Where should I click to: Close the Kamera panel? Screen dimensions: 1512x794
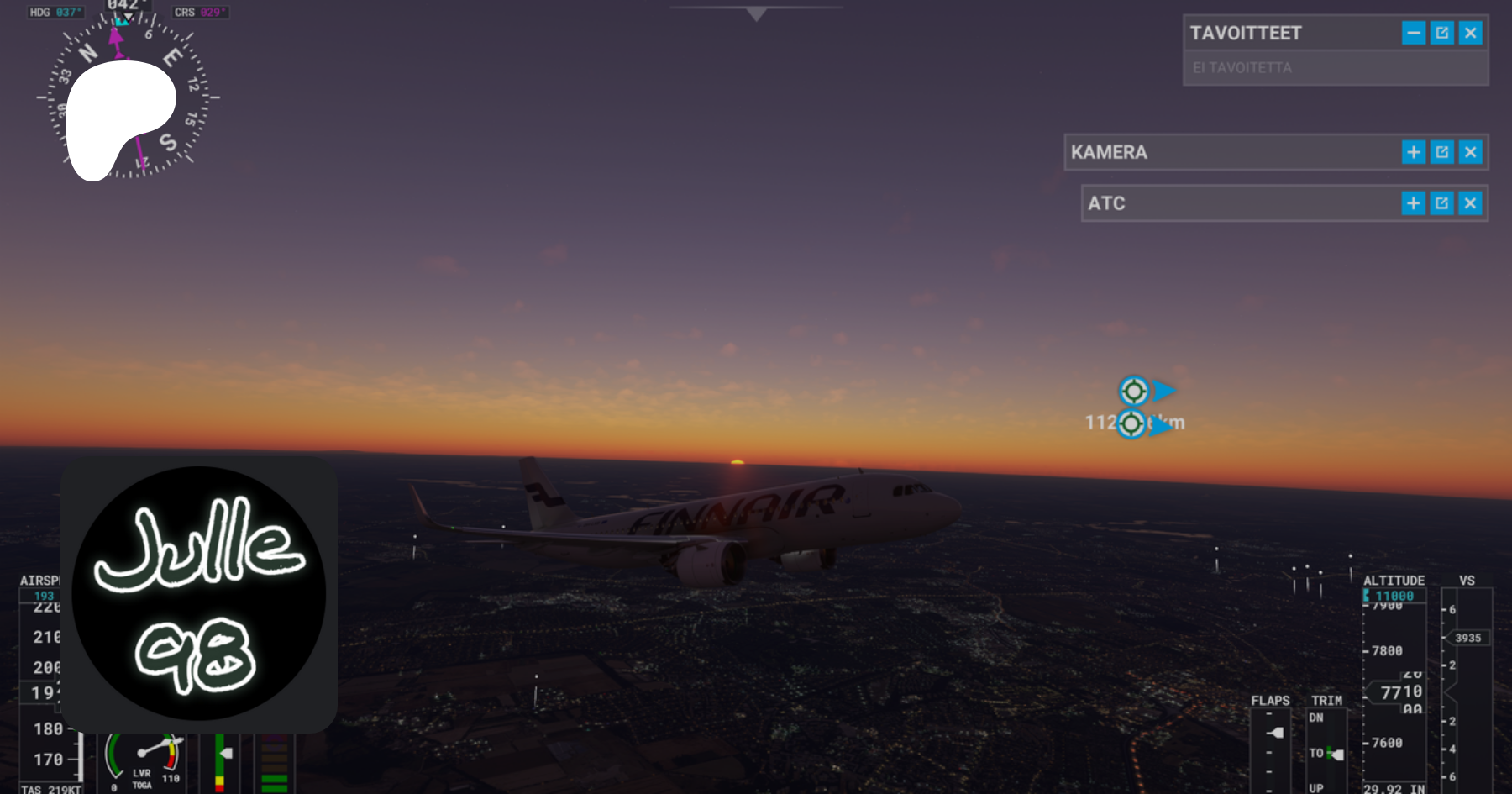(1470, 152)
